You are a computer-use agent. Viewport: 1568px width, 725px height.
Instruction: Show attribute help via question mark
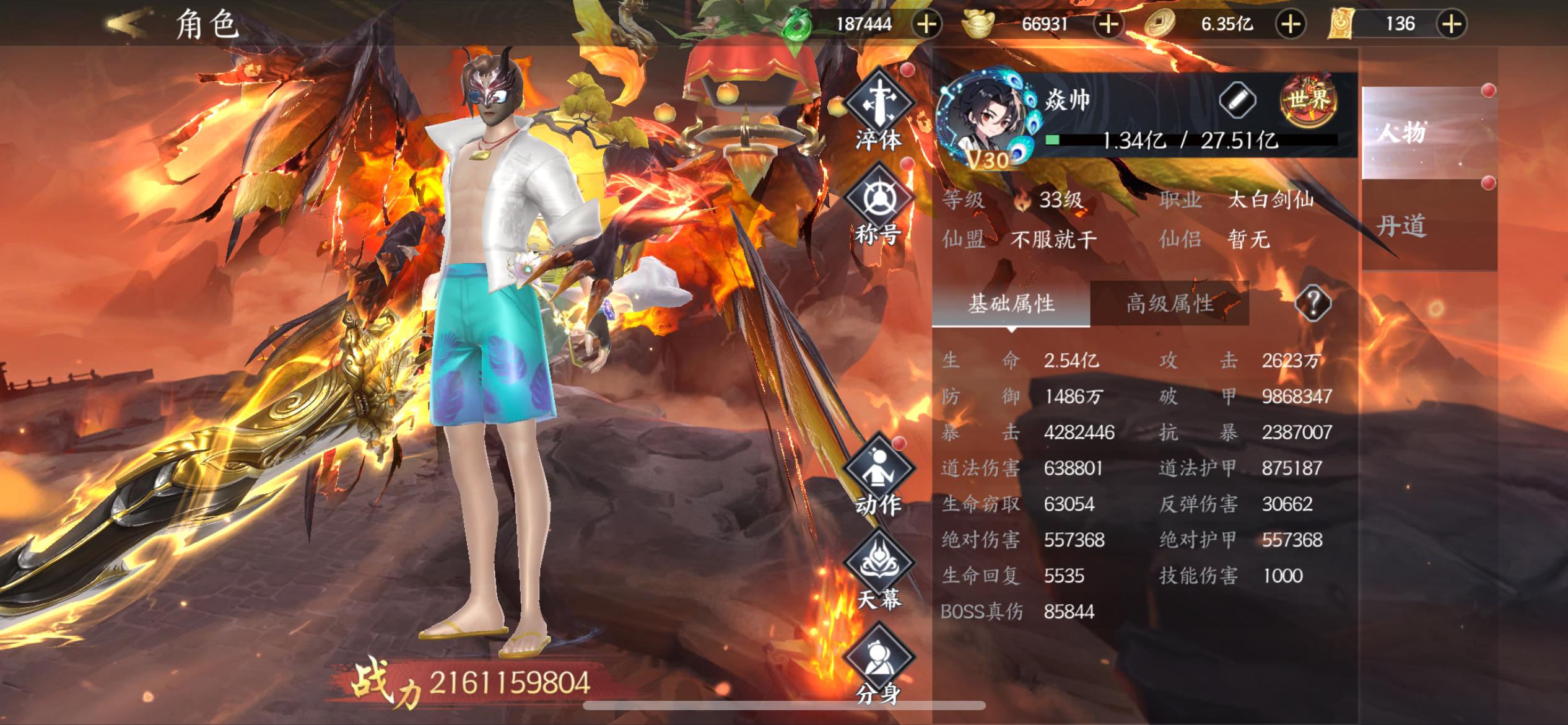coord(1312,304)
